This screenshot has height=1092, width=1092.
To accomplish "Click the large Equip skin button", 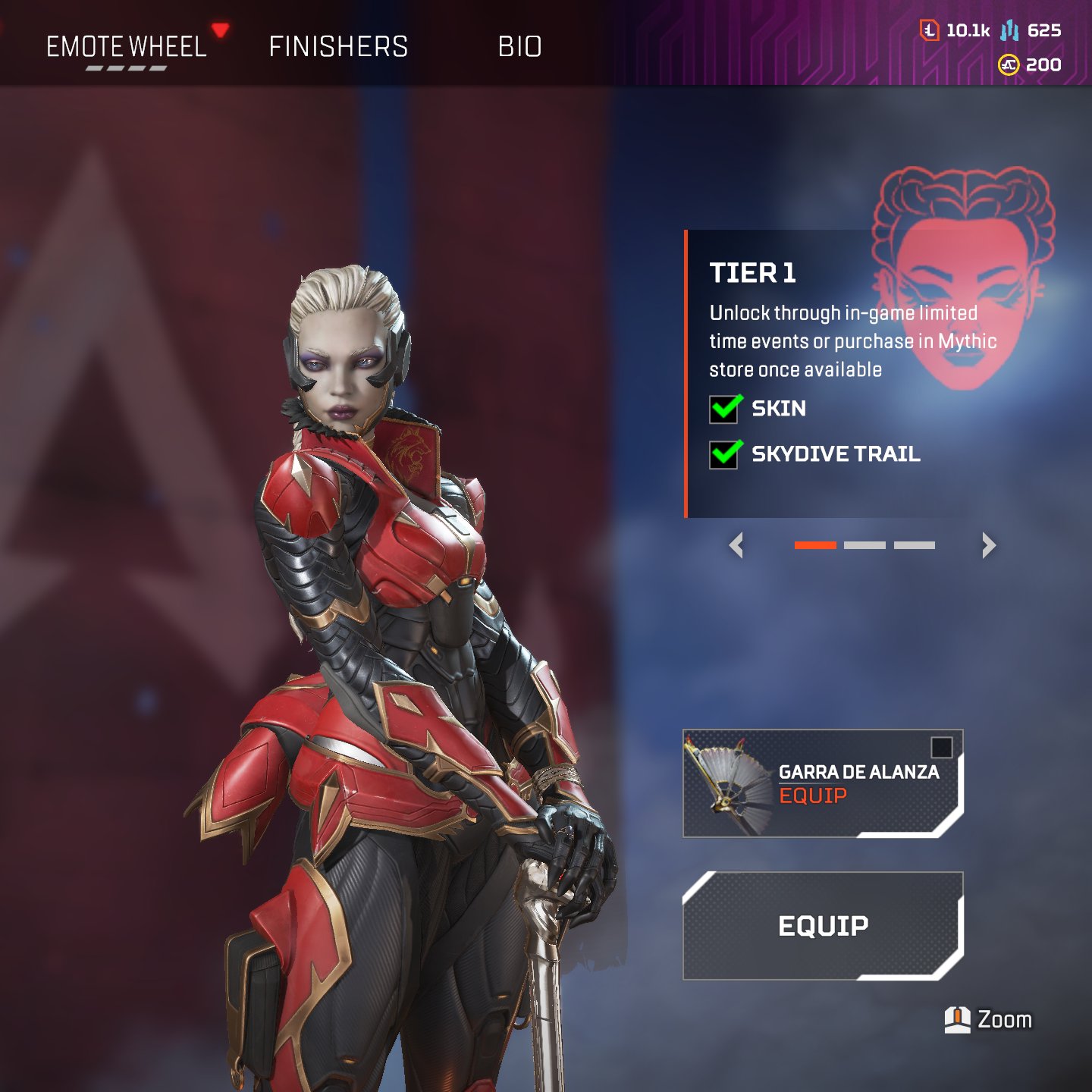I will pyautogui.click(x=823, y=926).
